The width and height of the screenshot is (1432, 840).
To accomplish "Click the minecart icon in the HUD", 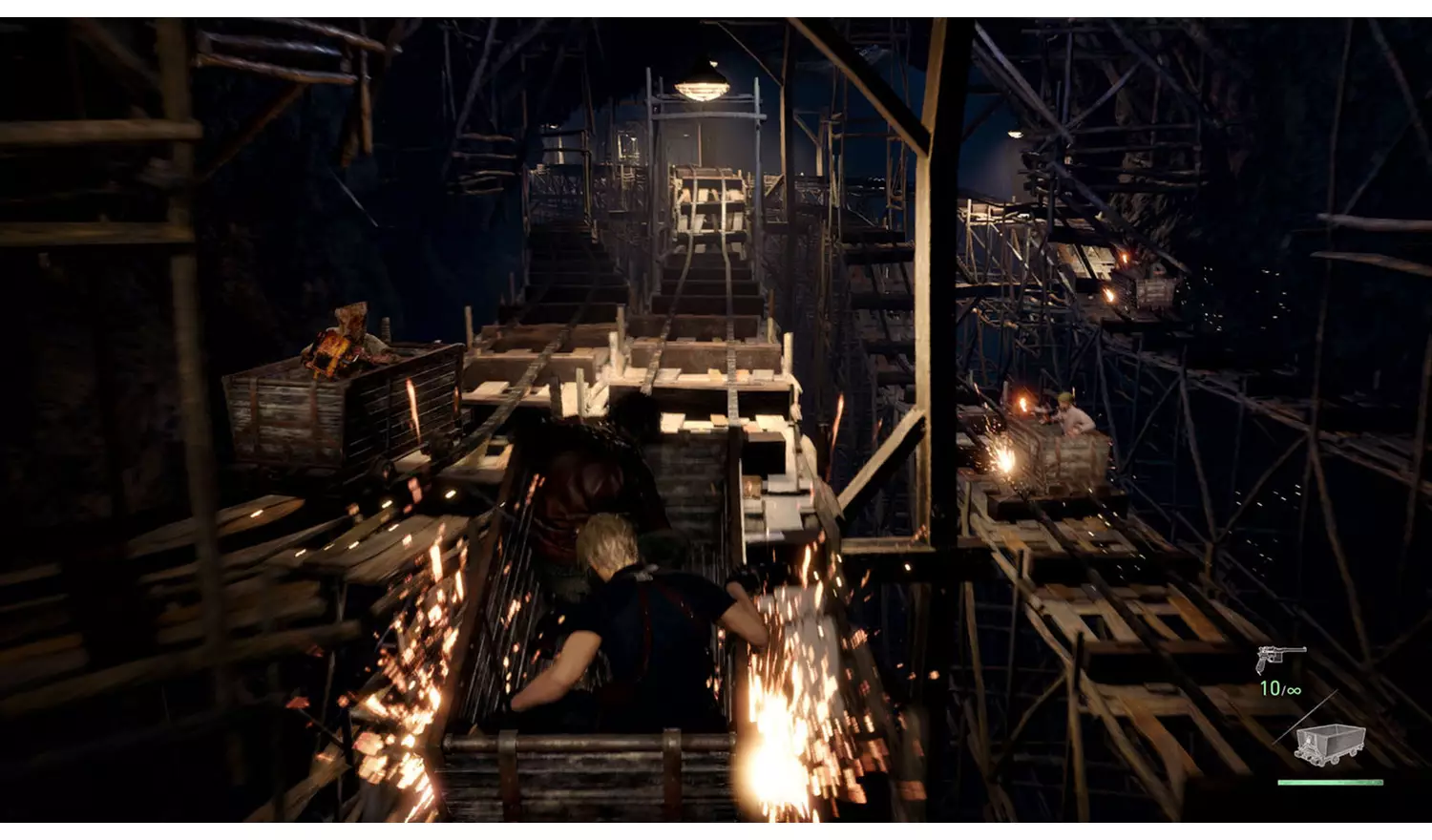I will click(1327, 745).
